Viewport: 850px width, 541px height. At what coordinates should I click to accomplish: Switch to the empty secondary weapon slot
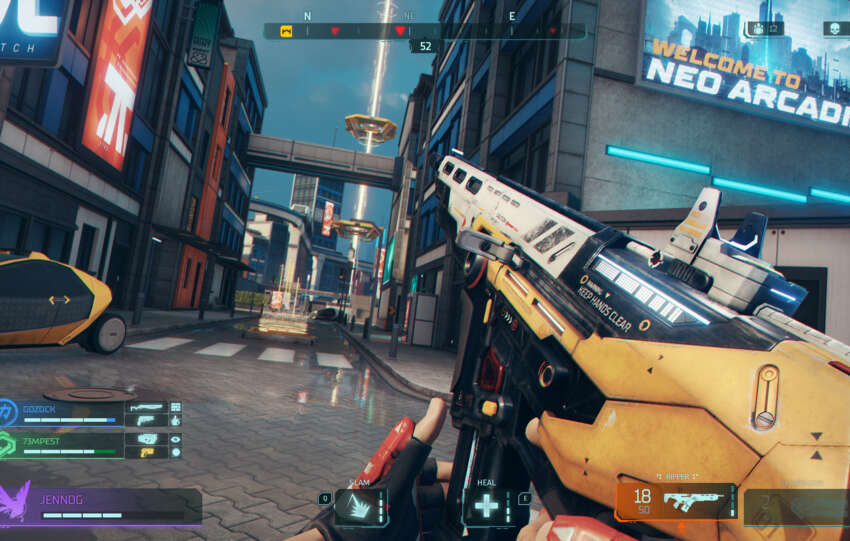tap(795, 506)
